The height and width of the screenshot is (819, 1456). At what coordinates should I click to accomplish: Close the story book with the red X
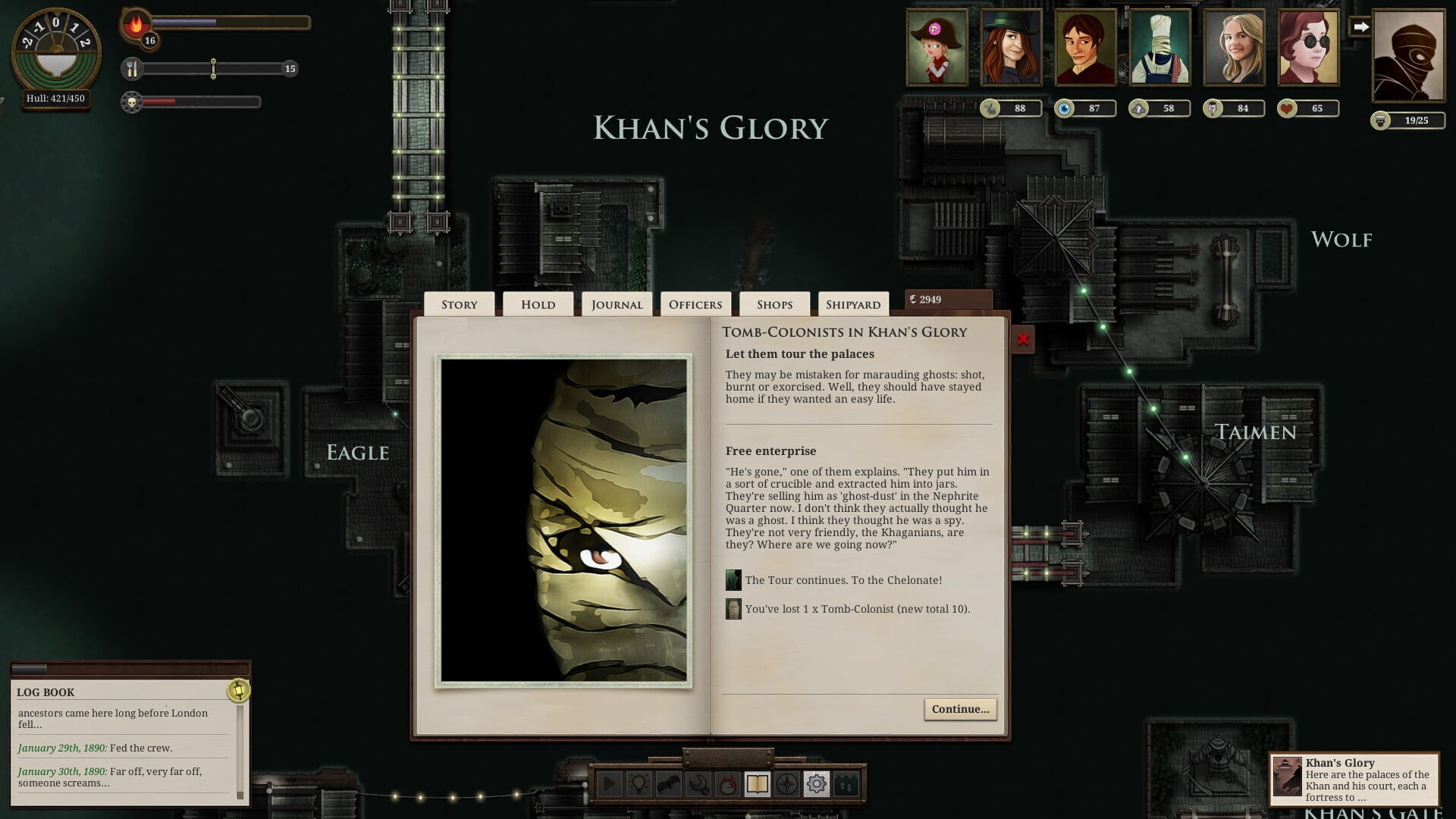coord(1023,339)
